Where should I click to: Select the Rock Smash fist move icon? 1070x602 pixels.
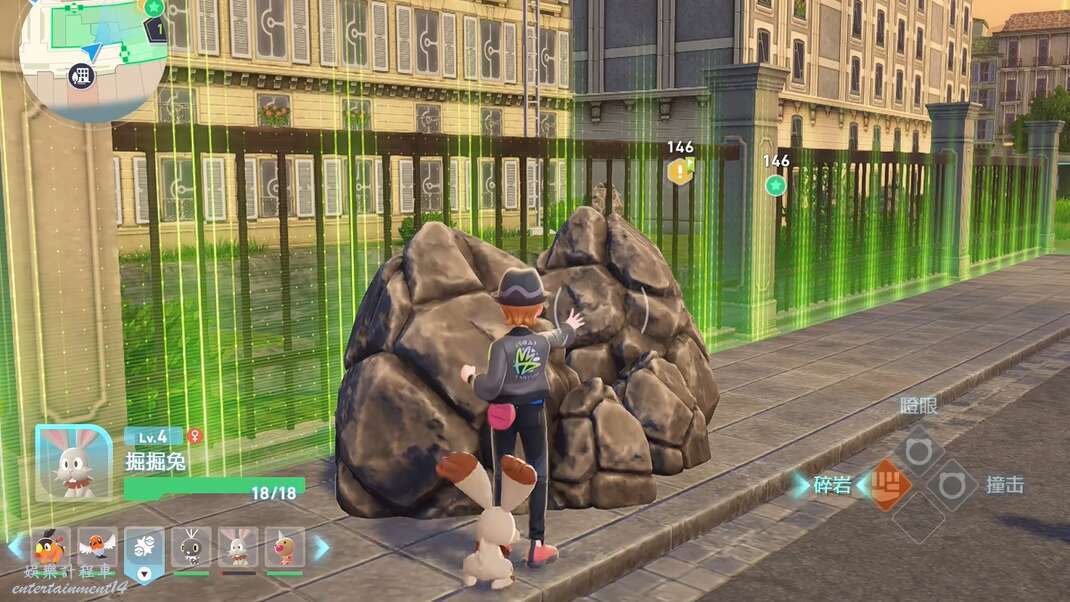point(889,485)
